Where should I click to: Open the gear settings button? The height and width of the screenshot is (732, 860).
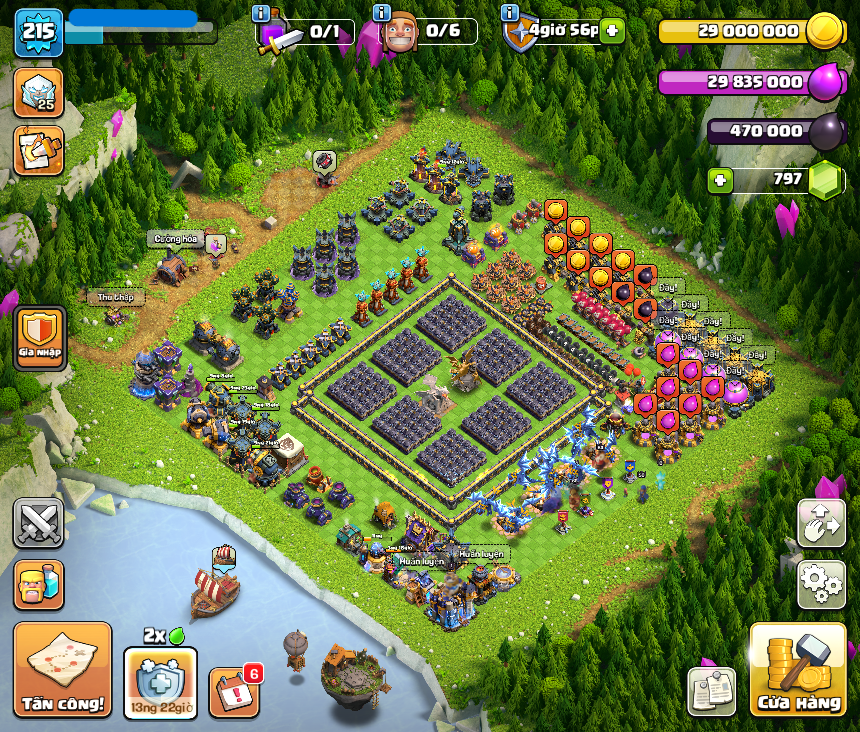(821, 584)
